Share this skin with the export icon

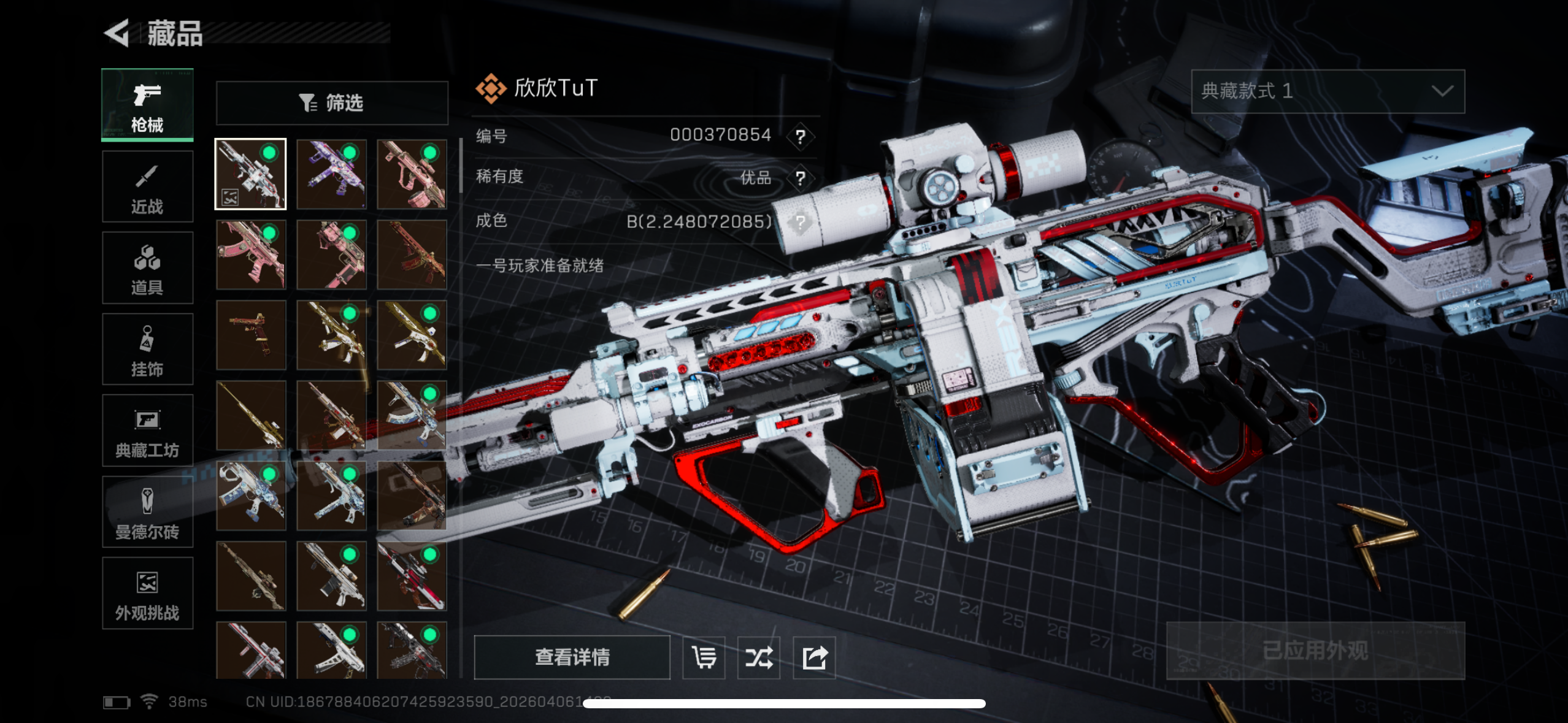pyautogui.click(x=814, y=657)
